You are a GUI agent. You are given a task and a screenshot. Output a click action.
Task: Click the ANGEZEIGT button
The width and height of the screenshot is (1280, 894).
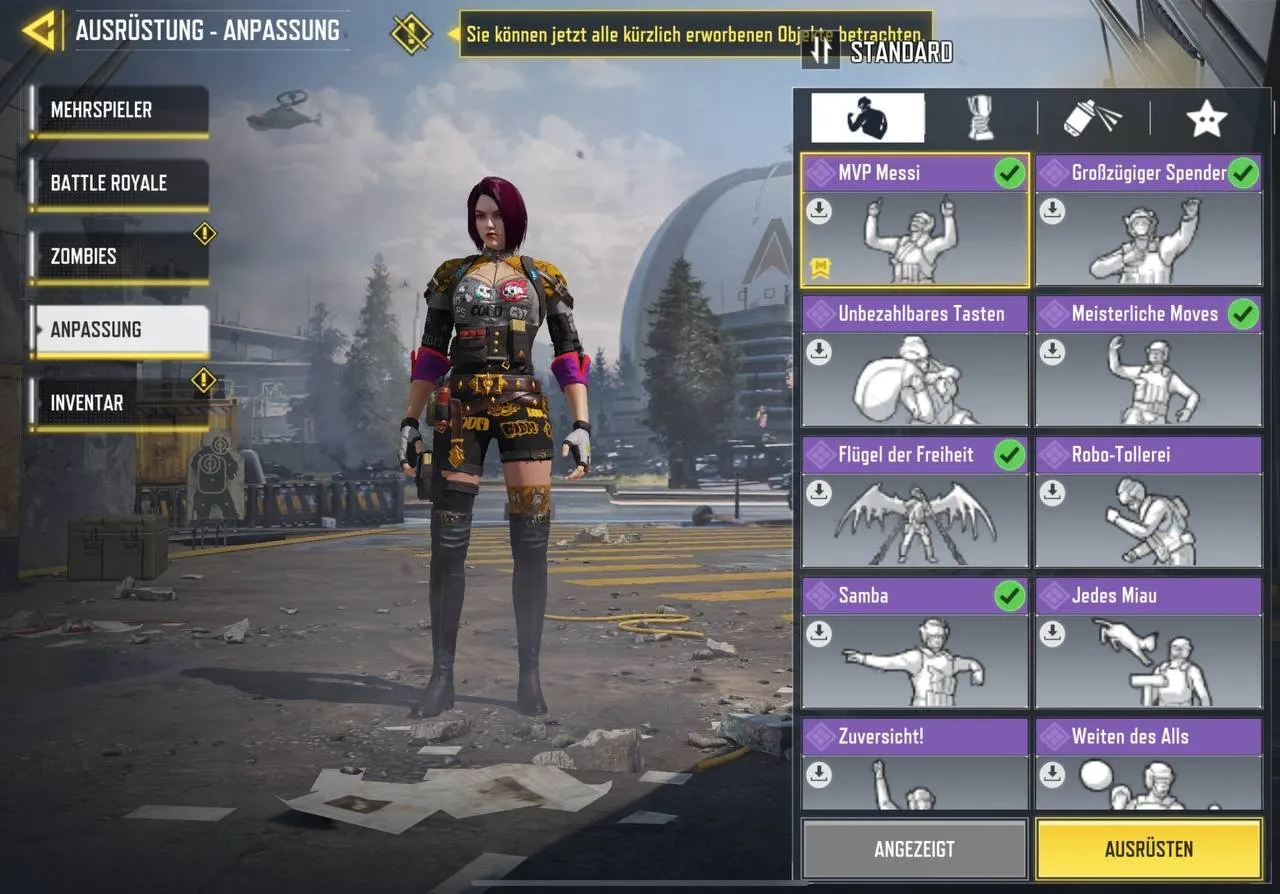[x=913, y=848]
